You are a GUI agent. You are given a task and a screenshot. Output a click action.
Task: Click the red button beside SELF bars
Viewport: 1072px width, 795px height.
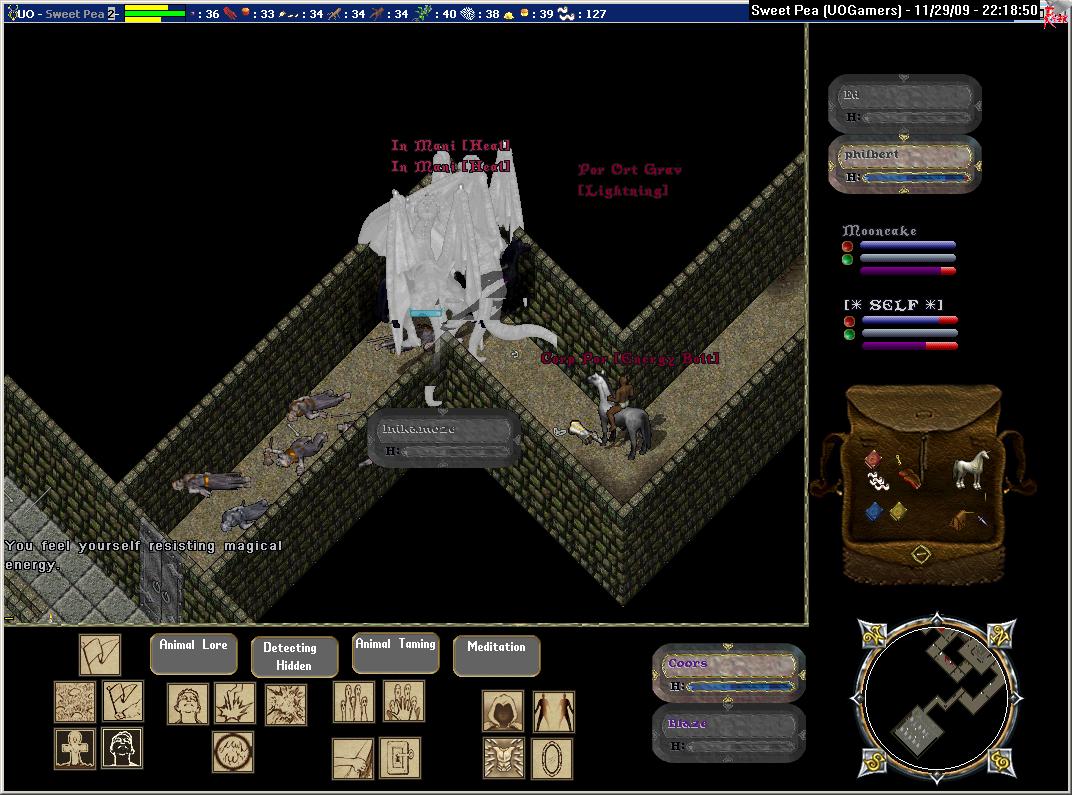[x=848, y=321]
